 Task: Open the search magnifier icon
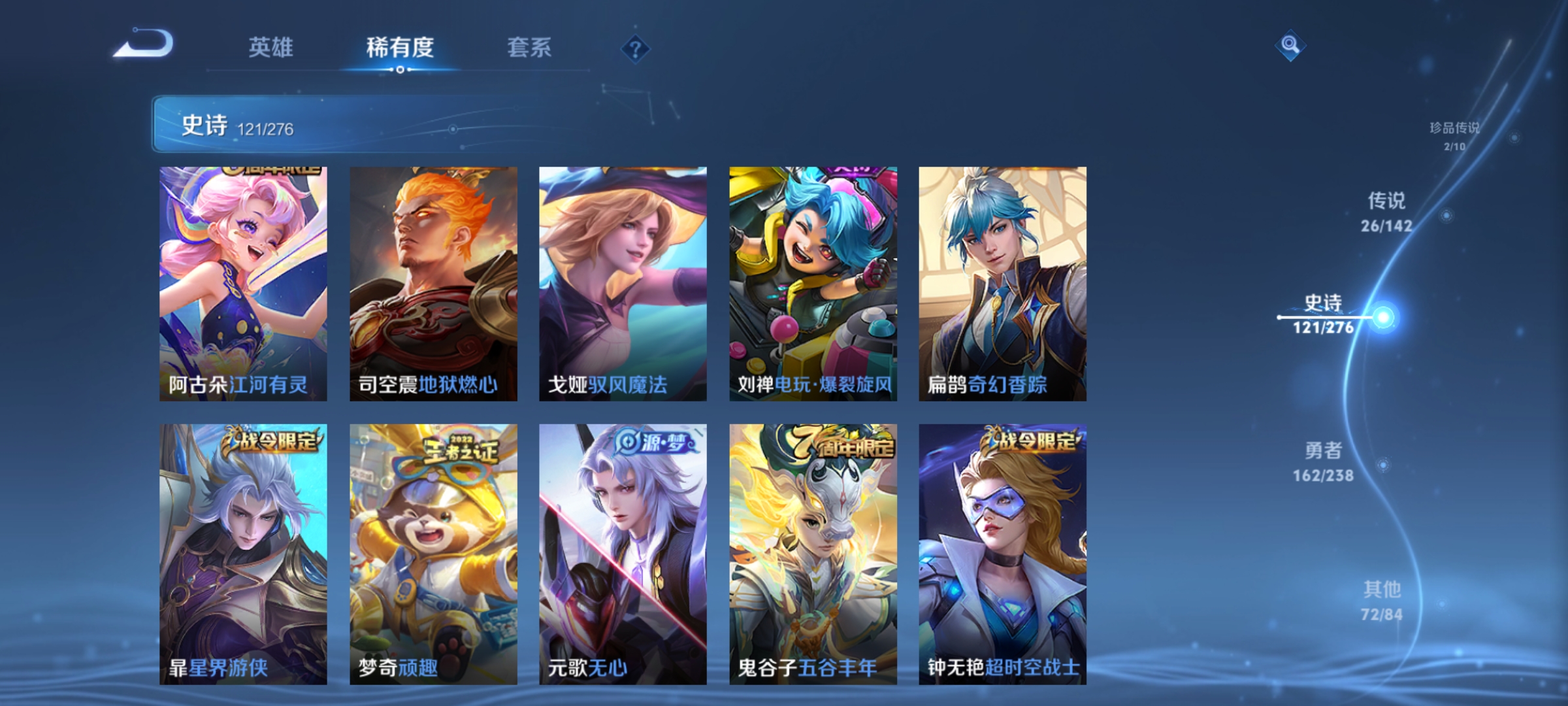click(1289, 46)
